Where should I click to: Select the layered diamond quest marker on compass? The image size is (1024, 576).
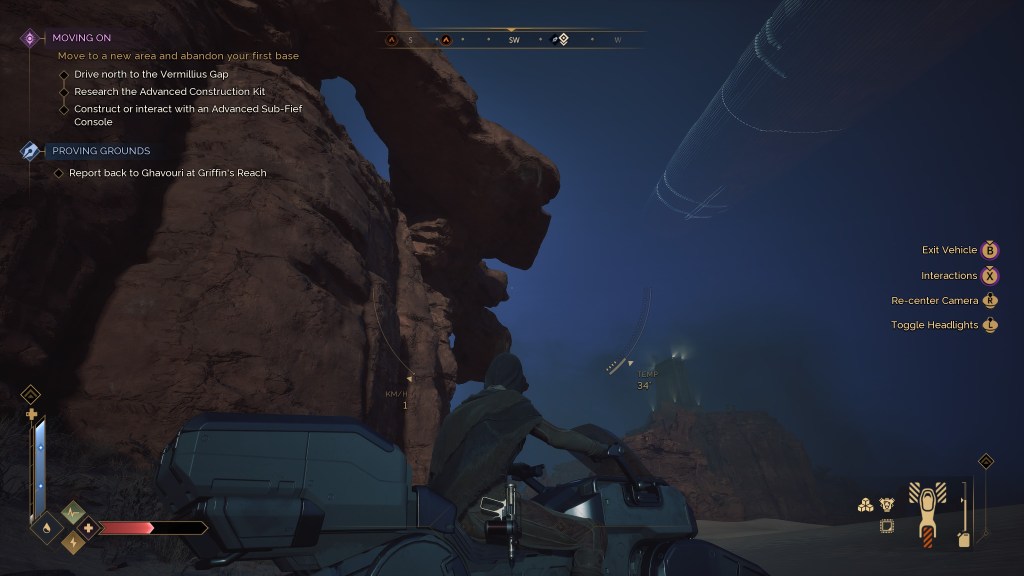[562, 40]
